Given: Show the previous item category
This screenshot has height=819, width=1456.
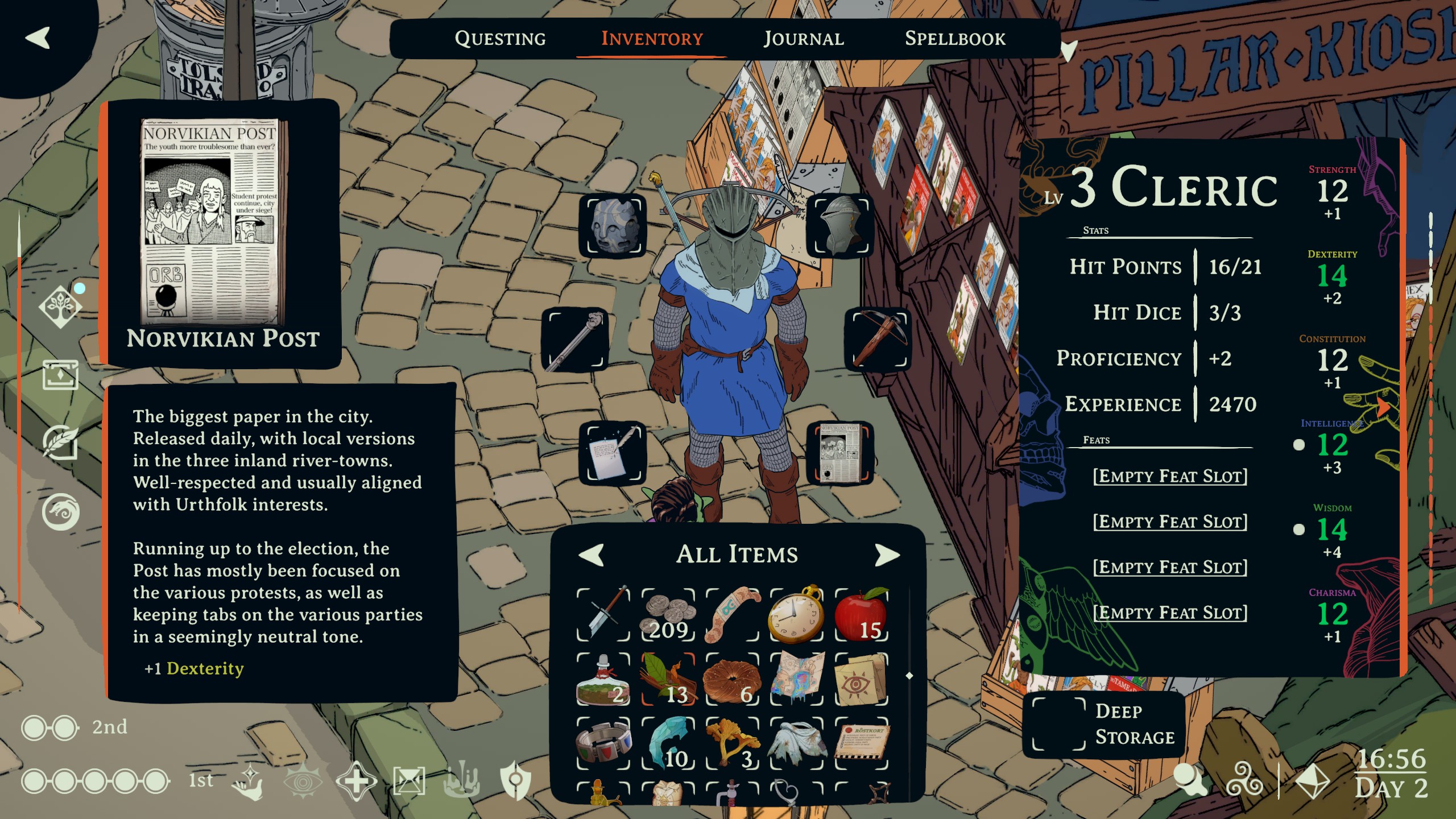Looking at the screenshot, I should click(591, 555).
